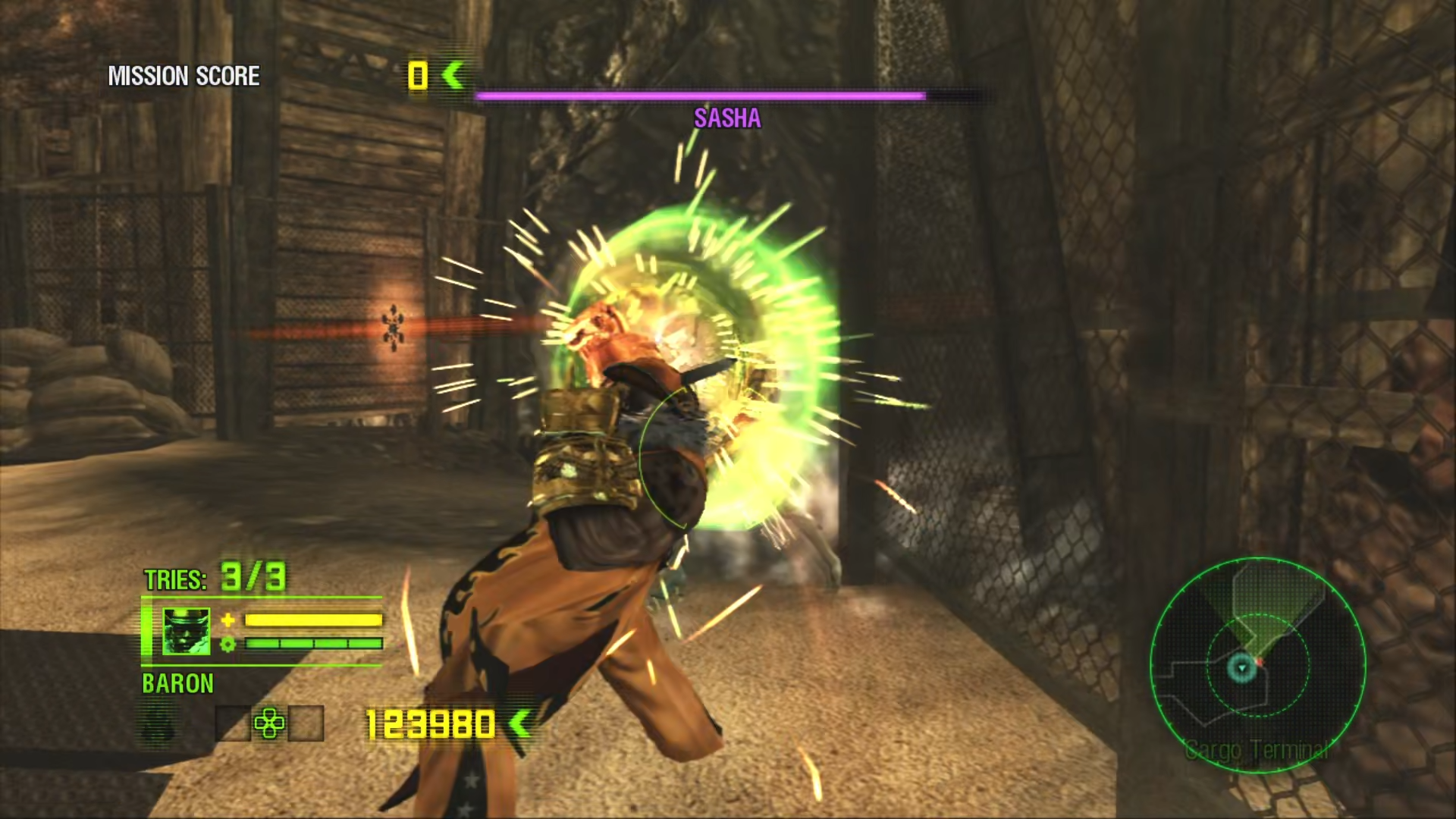
Task: Select Baron's character portrait
Action: click(187, 632)
